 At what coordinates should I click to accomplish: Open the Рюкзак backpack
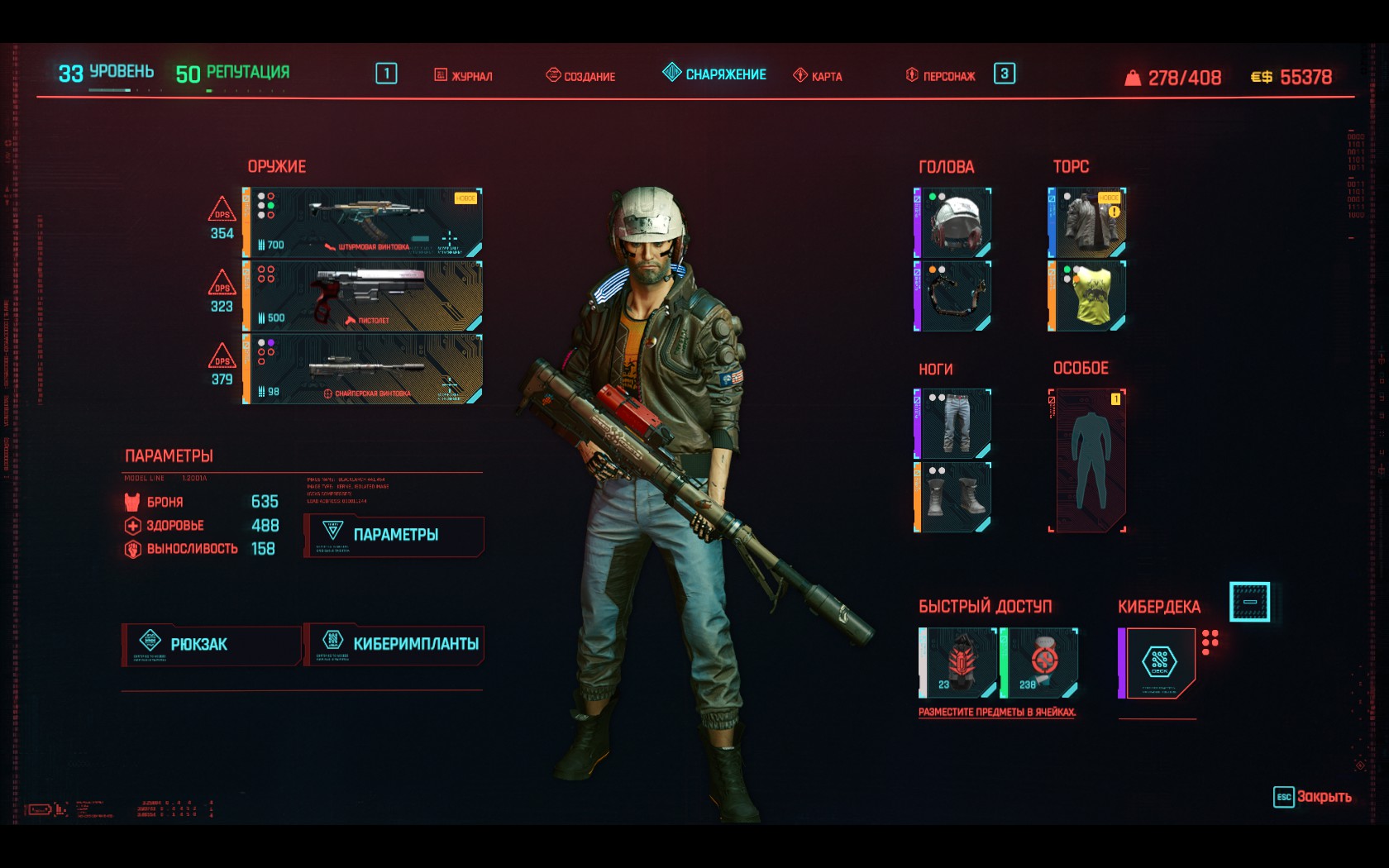(211, 645)
